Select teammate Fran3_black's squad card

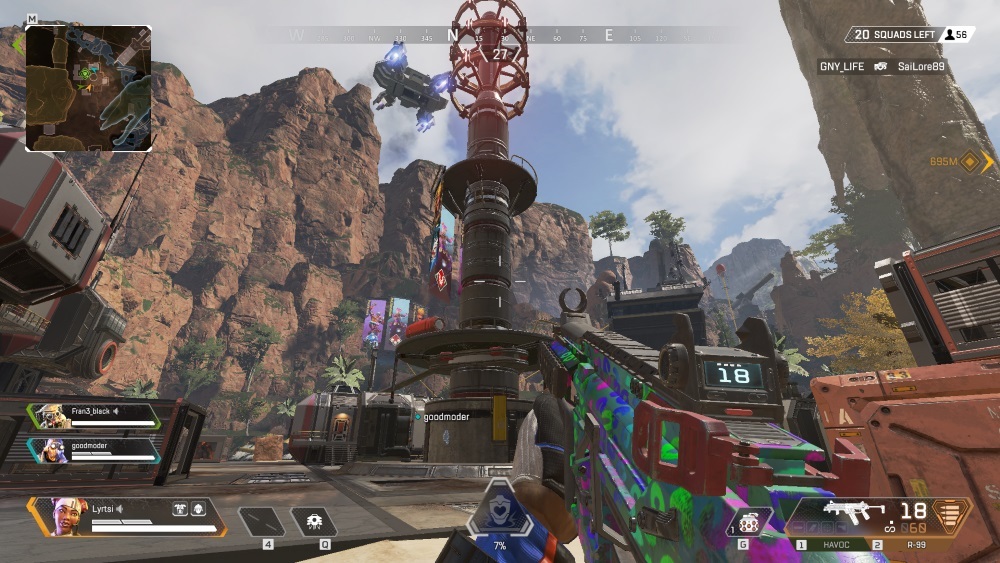click(x=94, y=416)
